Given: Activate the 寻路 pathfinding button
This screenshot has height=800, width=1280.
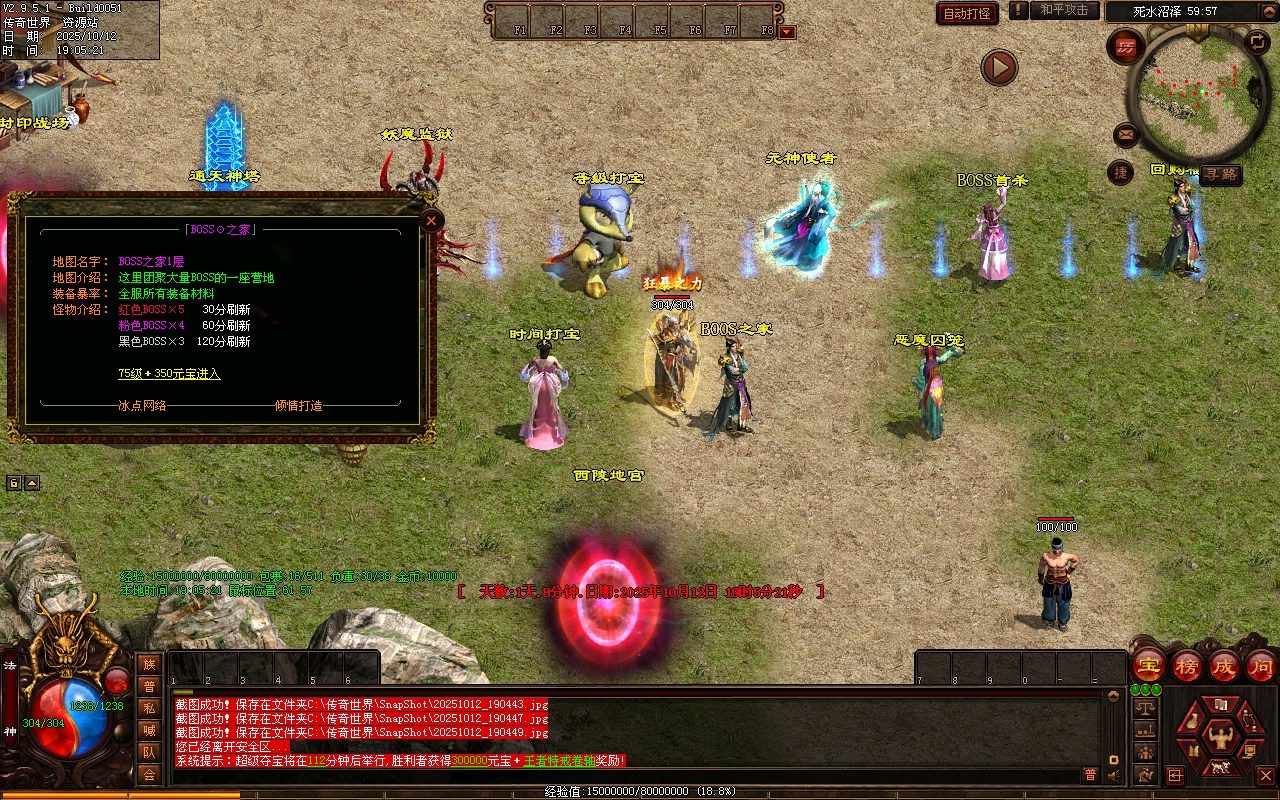Looking at the screenshot, I should (x=1220, y=174).
